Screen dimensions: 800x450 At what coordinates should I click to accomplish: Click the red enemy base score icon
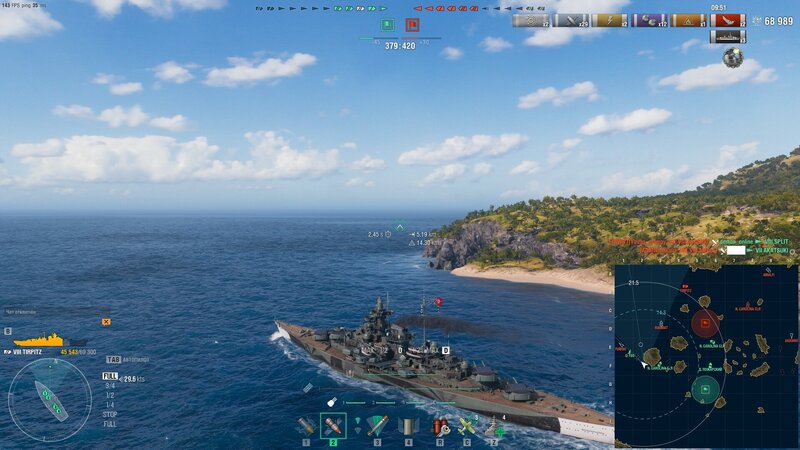[x=412, y=24]
